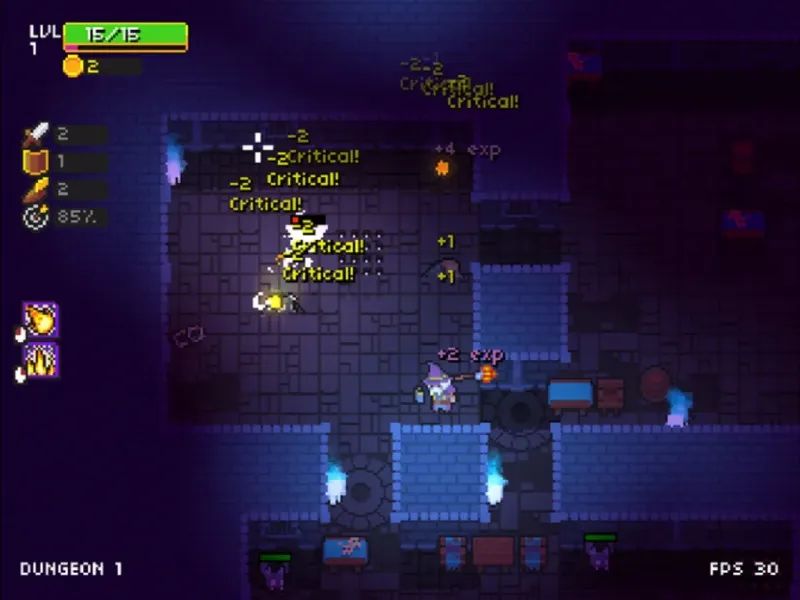
Task: Click the gold coin counter icon
Action: coord(73,67)
